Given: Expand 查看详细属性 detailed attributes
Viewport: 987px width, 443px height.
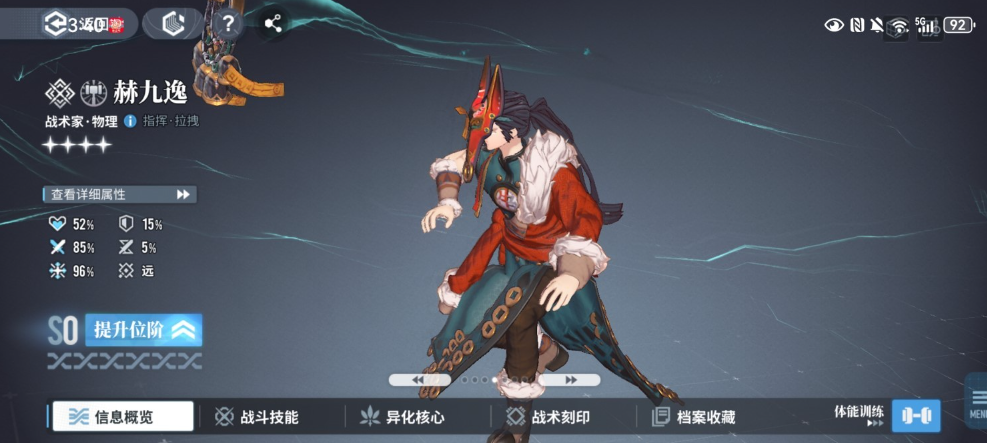Looking at the screenshot, I should pos(119,194).
